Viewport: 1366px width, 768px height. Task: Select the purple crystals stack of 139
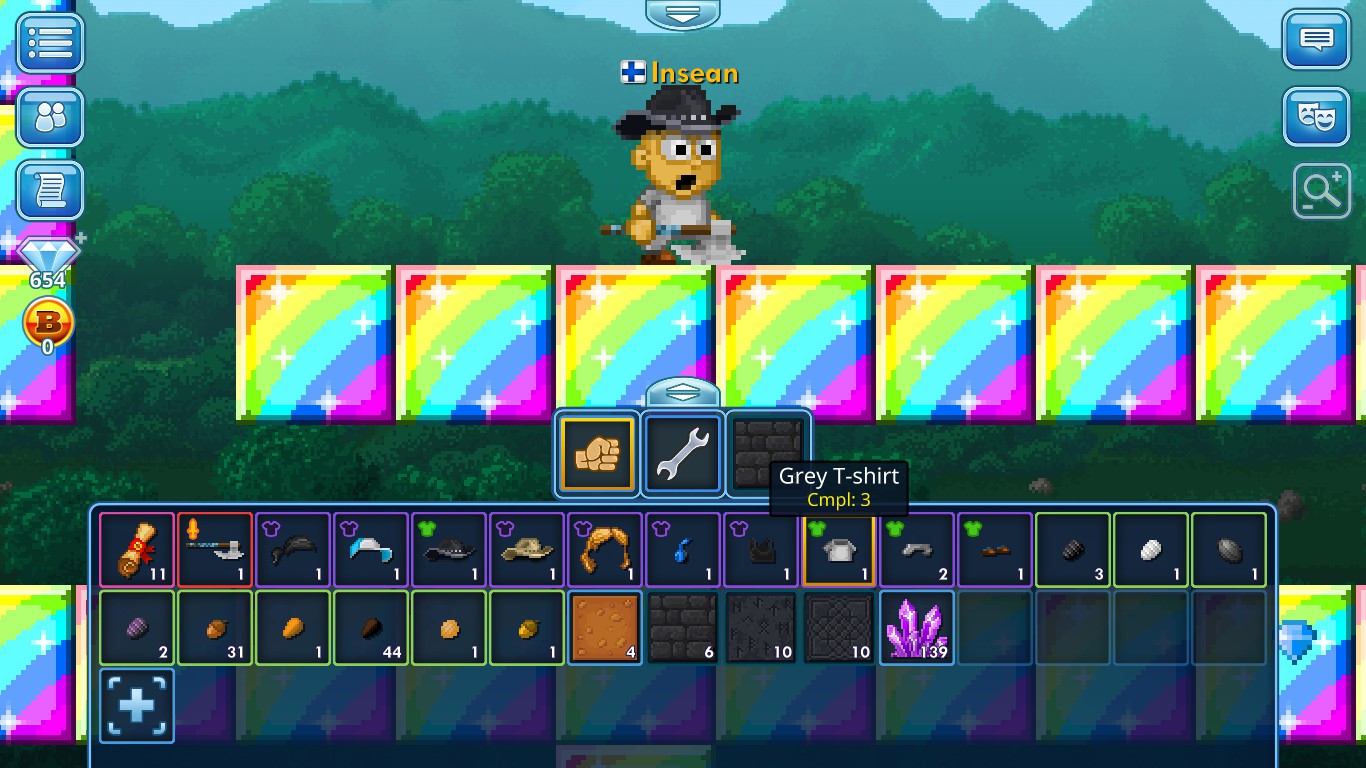pos(916,627)
